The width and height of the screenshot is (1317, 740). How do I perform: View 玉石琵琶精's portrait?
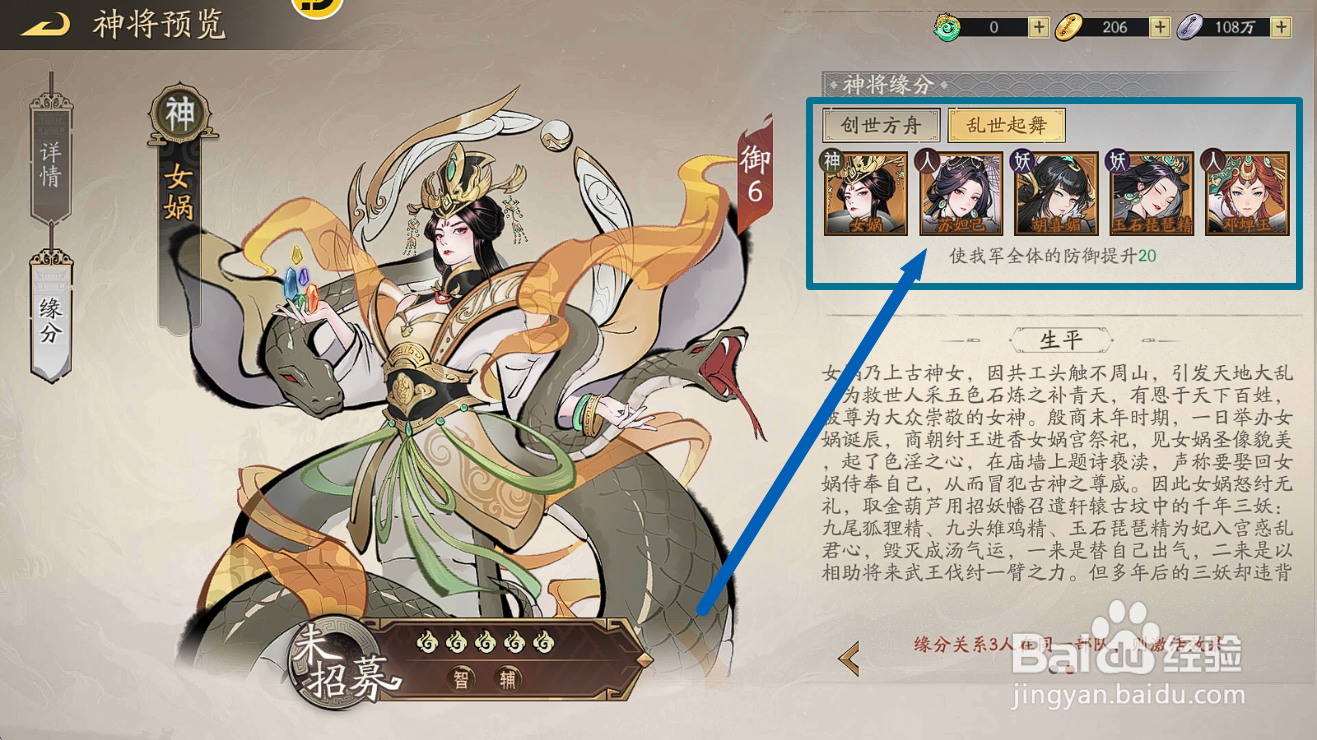coord(1149,196)
